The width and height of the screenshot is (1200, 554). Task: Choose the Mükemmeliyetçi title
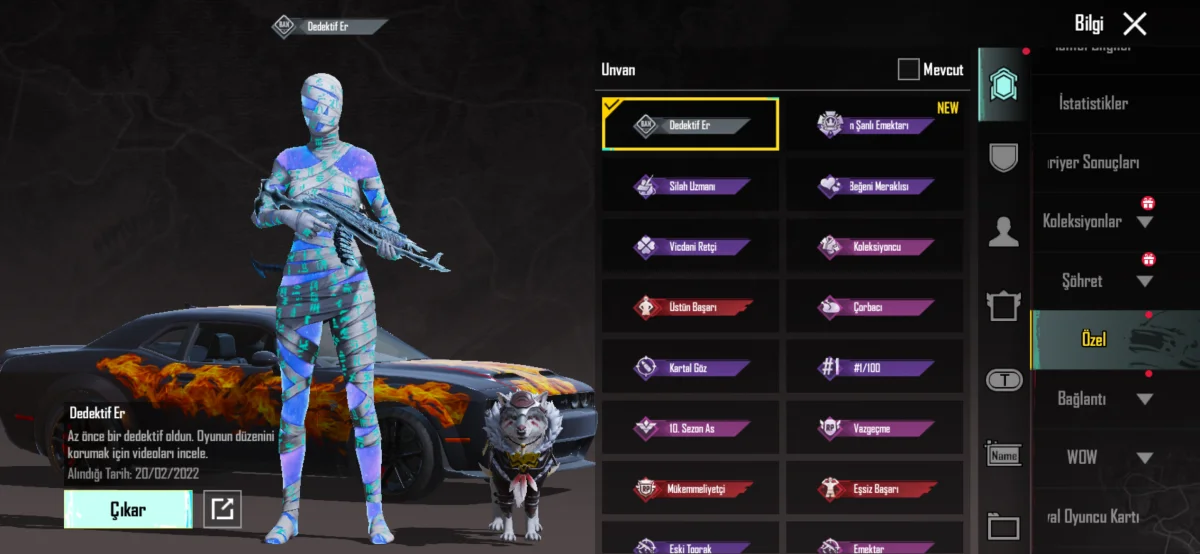click(690, 490)
